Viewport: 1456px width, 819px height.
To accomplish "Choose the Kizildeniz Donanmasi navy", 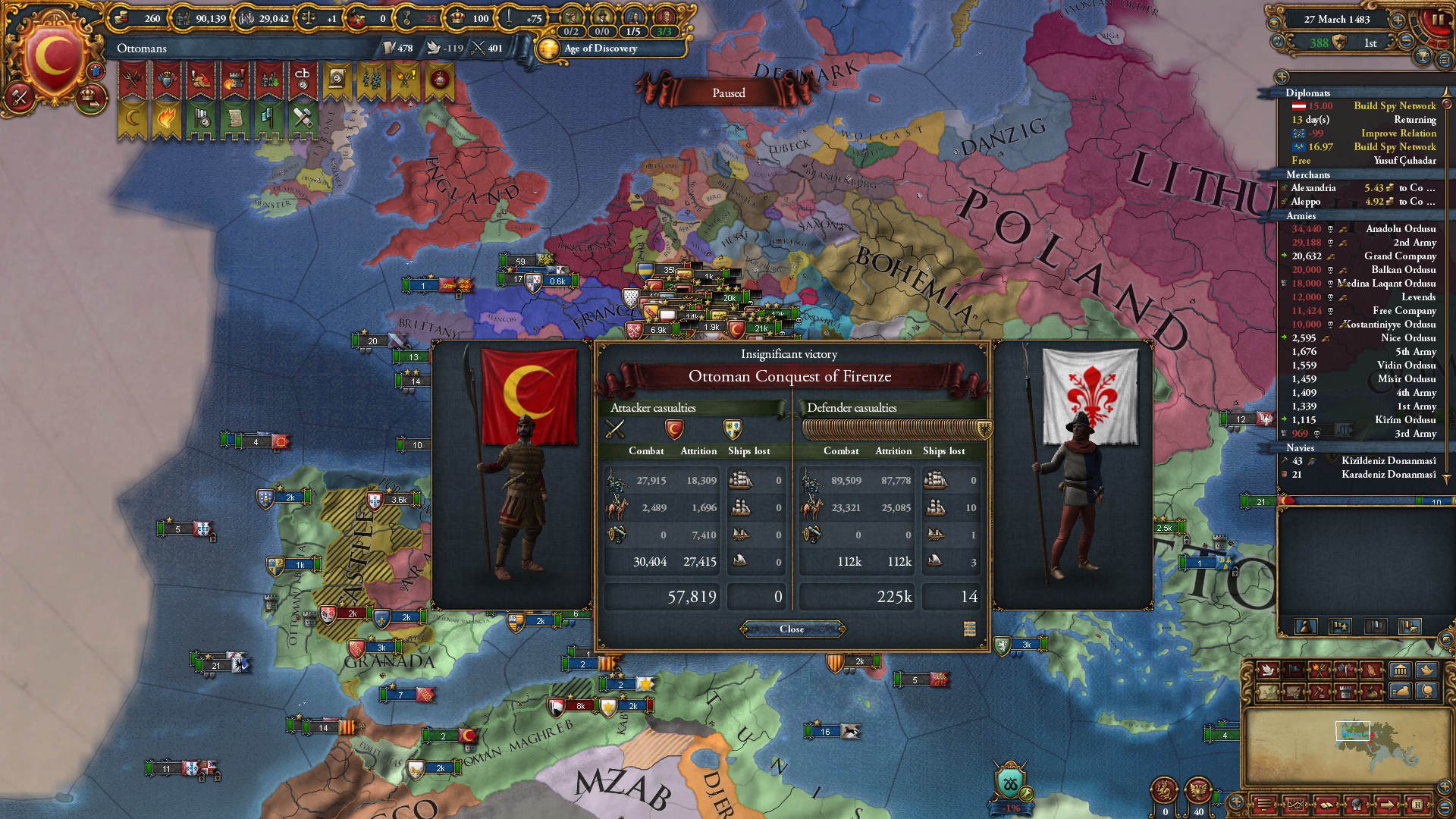I will (x=1363, y=461).
